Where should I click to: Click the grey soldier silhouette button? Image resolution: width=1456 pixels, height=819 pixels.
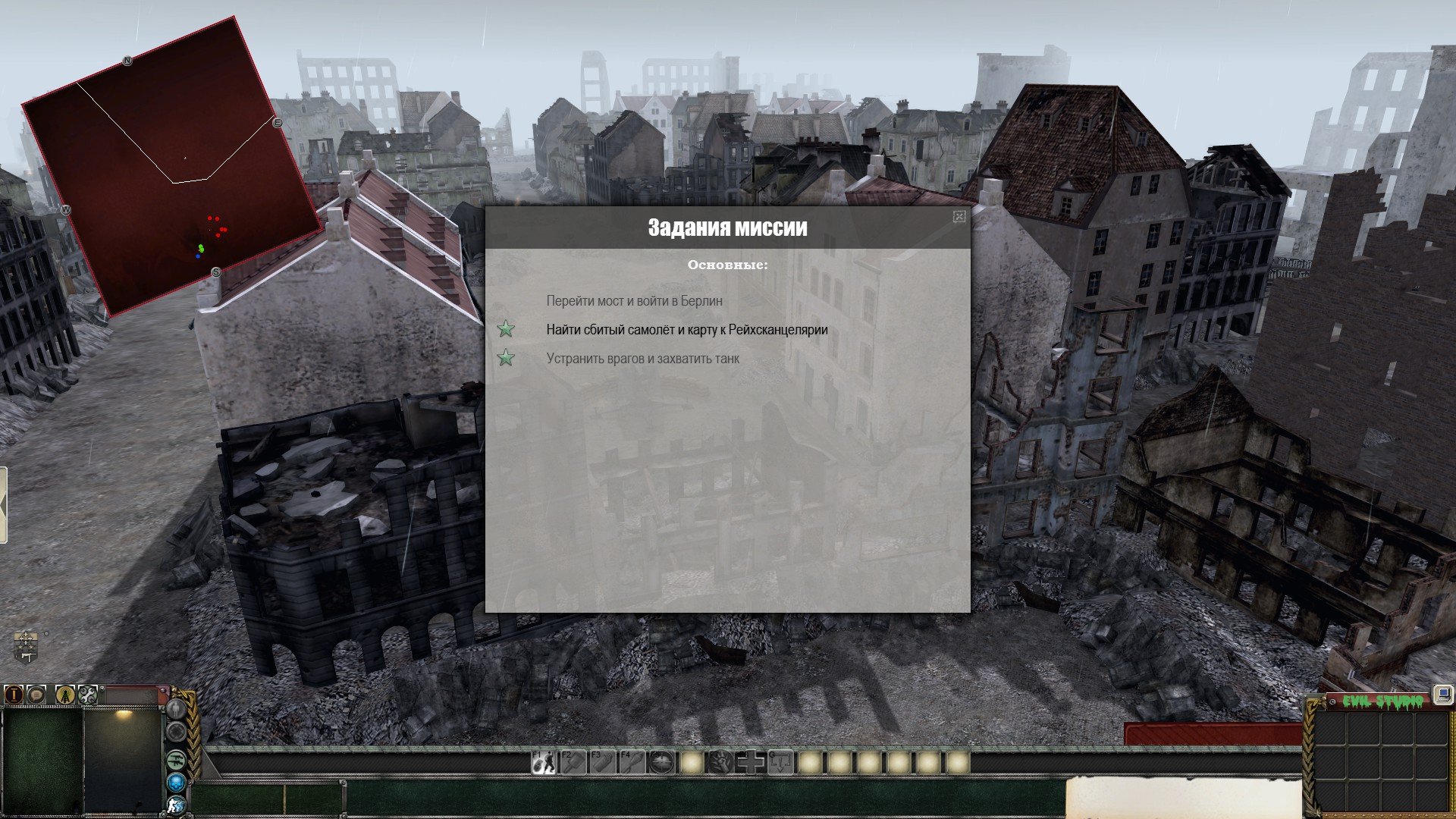177,709
